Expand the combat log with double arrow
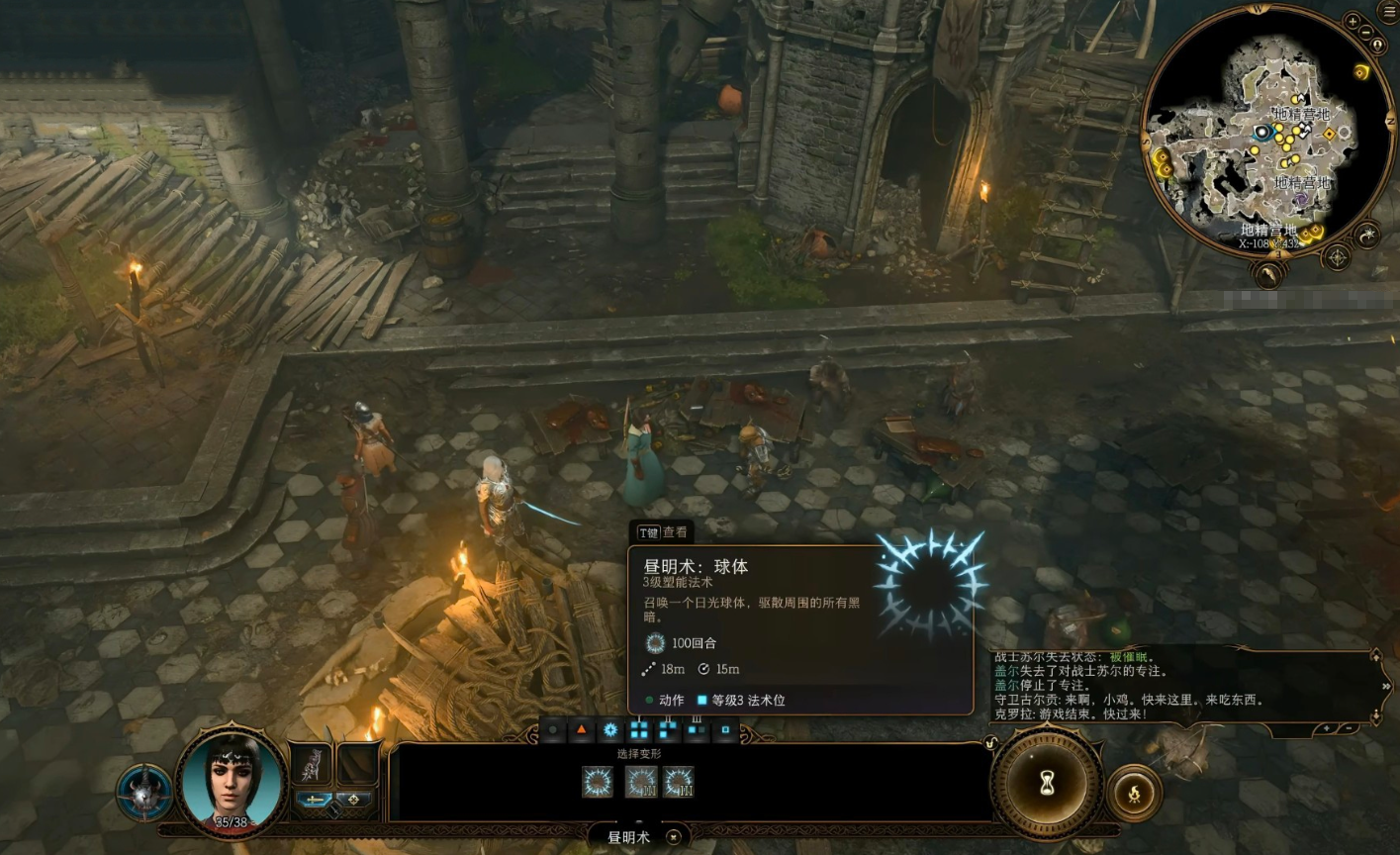The image size is (1400, 855). pos(1385,686)
